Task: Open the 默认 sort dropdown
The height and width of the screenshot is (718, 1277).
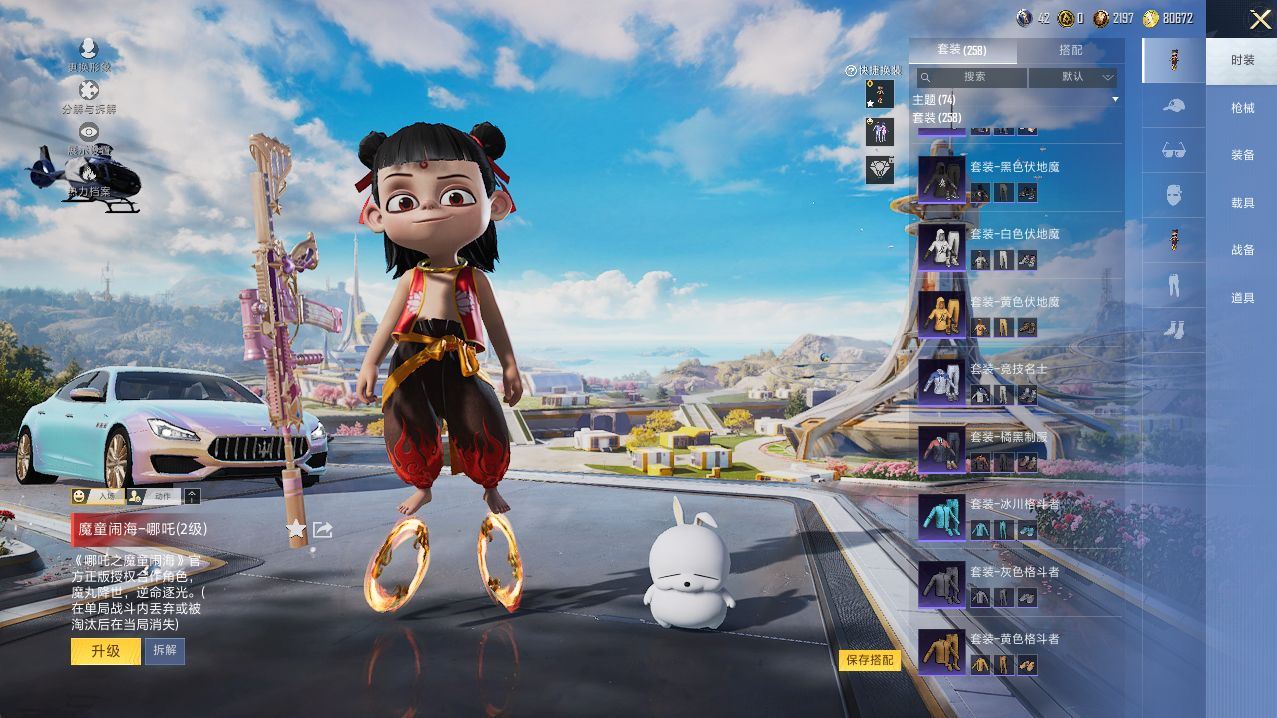Action: pos(1073,77)
